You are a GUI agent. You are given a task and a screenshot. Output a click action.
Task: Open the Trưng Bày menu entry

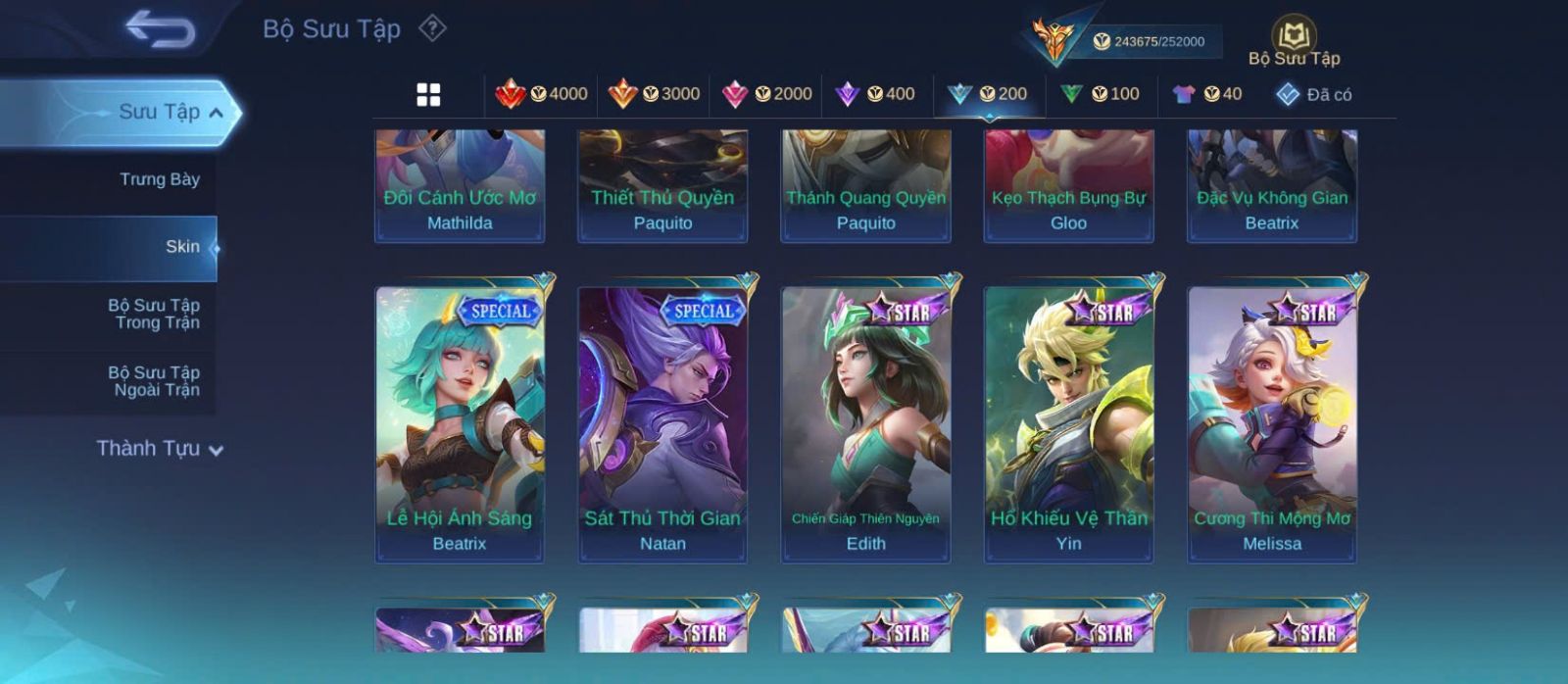[x=159, y=179]
